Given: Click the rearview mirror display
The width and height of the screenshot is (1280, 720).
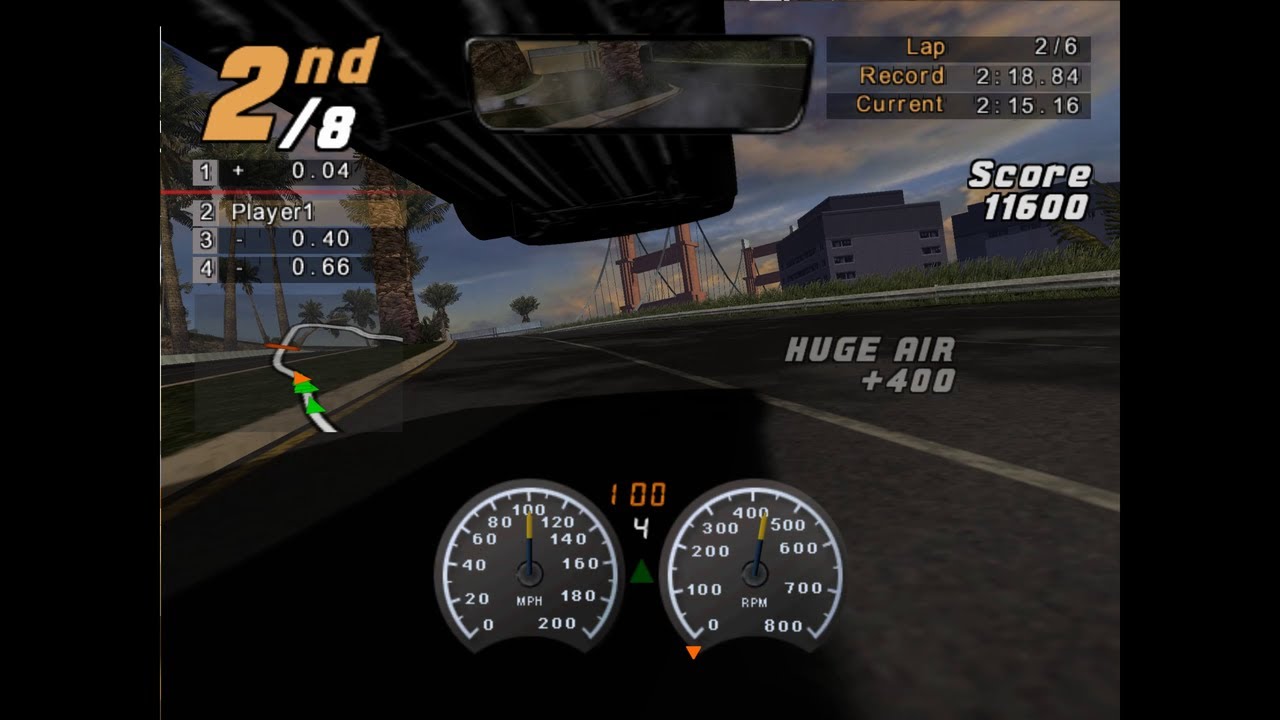Looking at the screenshot, I should point(640,82).
